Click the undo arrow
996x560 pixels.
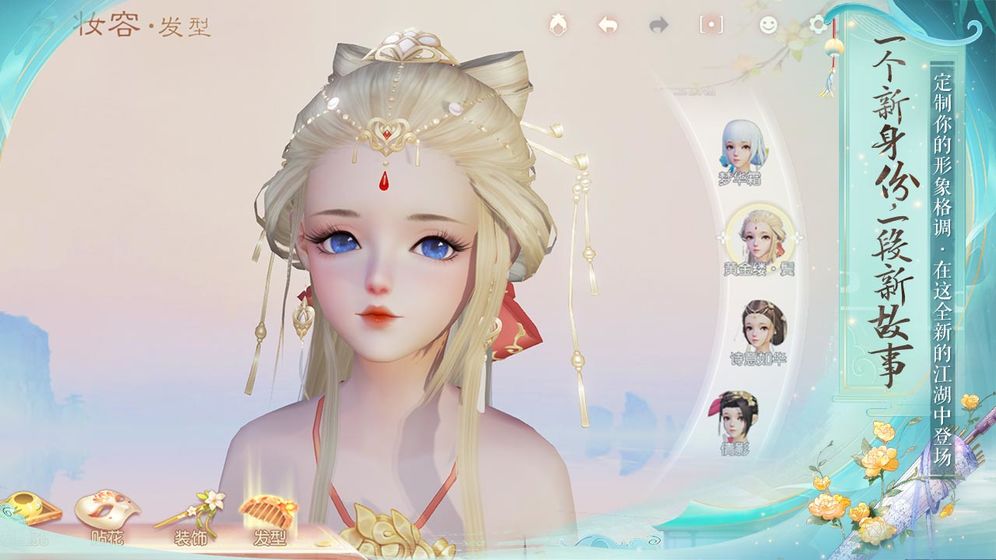click(608, 25)
